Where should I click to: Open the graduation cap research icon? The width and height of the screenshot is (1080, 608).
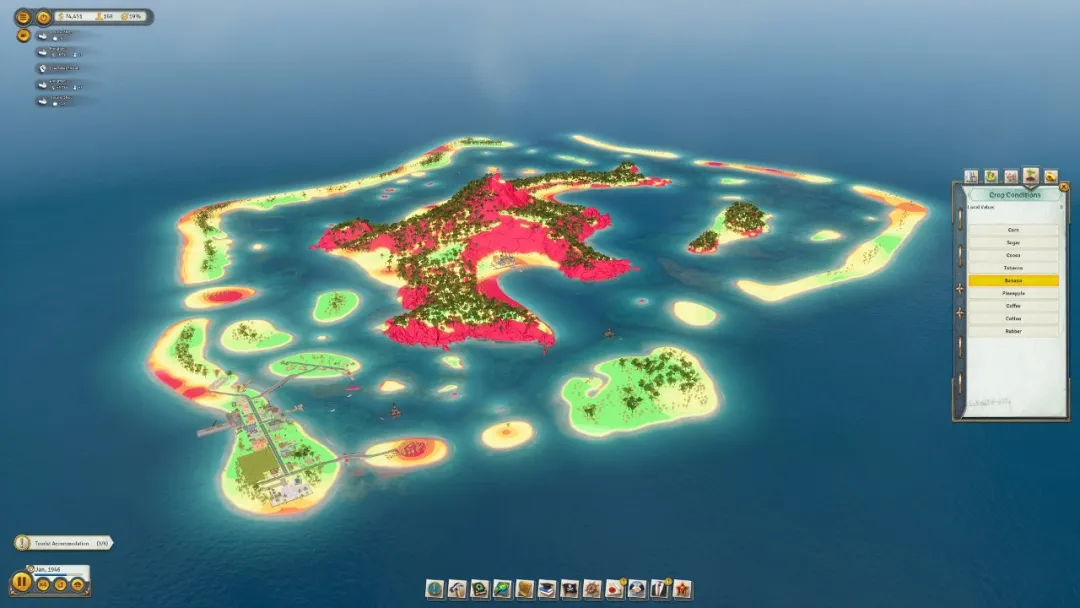pyautogui.click(x=546, y=589)
